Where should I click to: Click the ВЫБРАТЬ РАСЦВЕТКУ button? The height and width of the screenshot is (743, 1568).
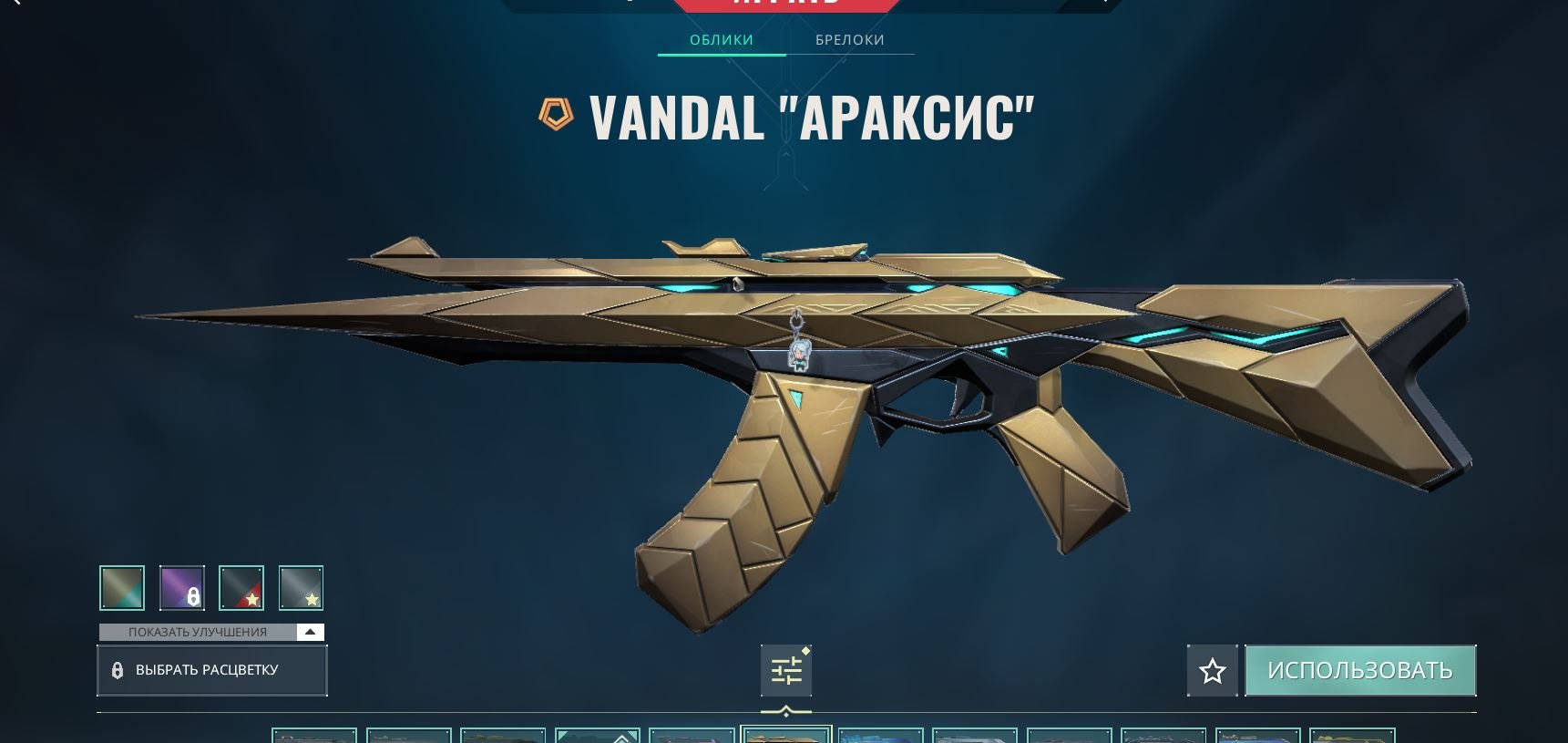211,670
